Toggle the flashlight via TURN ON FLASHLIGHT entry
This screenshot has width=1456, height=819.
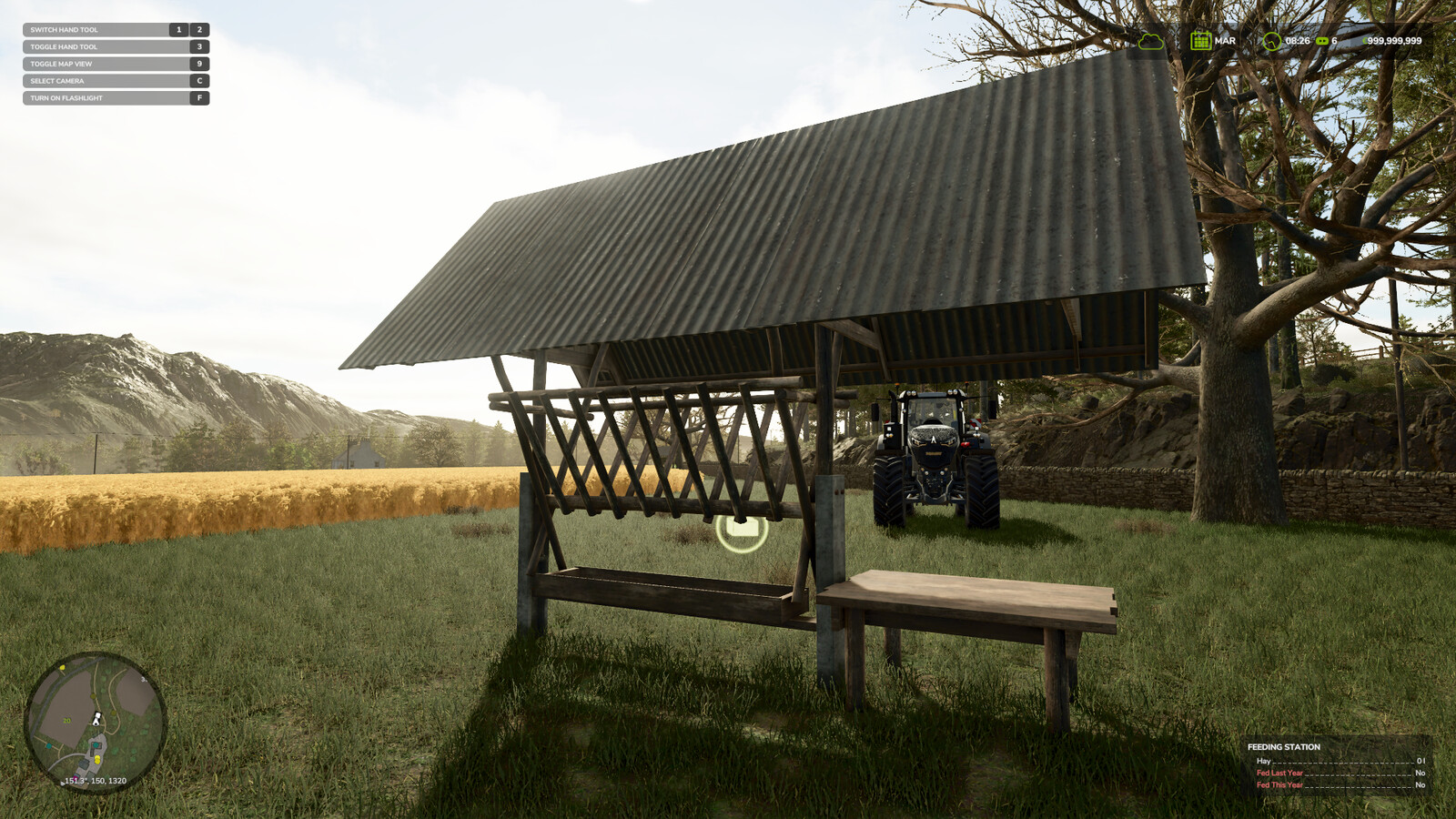coord(68,98)
